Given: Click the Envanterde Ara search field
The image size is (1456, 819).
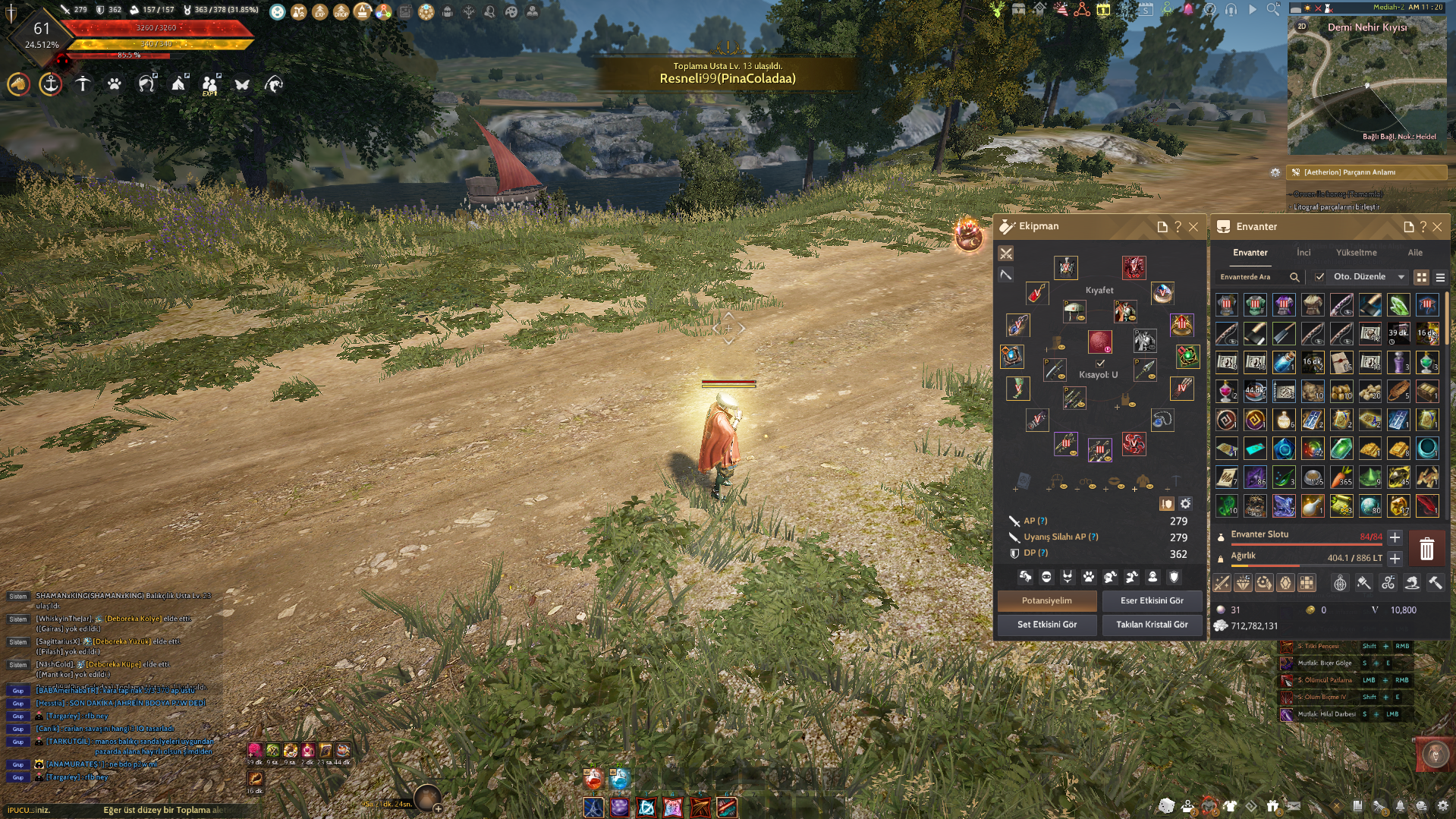Looking at the screenshot, I should 1252,277.
